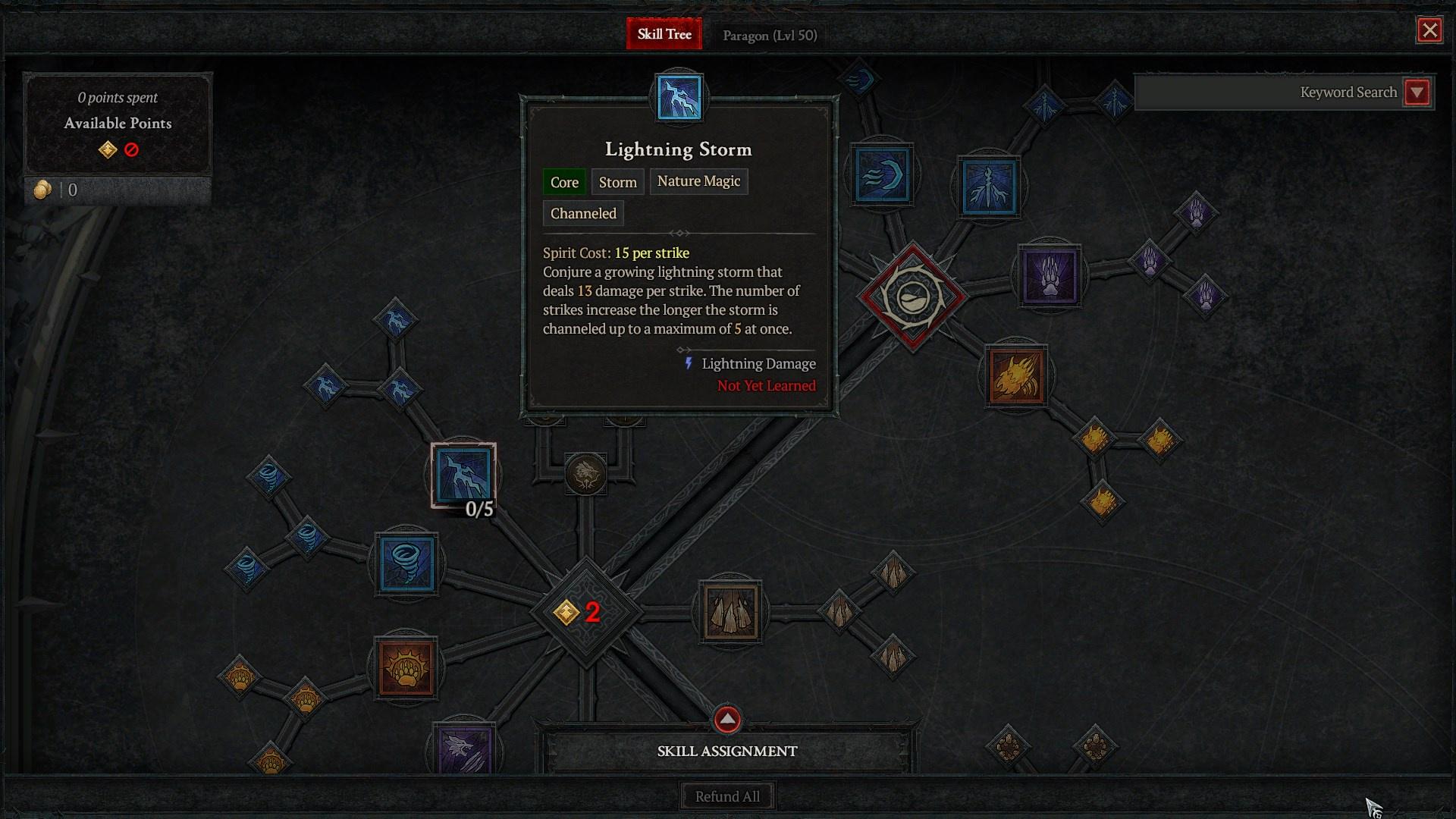
Task: Pick the orange claw Shred skill node
Action: tap(1016, 376)
